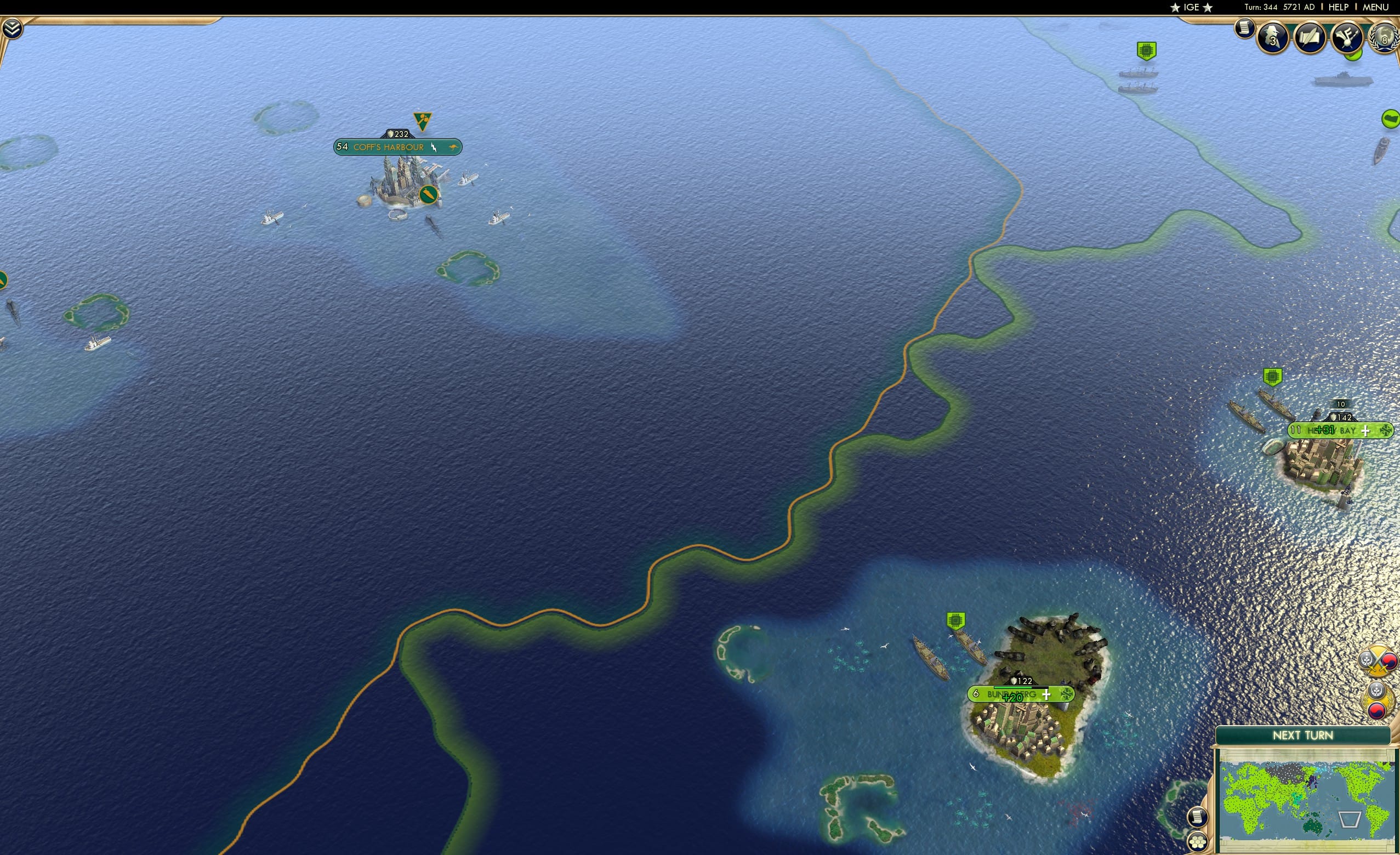This screenshot has width=1400, height=855.
Task: Click the green checkmark notification bubble
Action: point(1353,55)
